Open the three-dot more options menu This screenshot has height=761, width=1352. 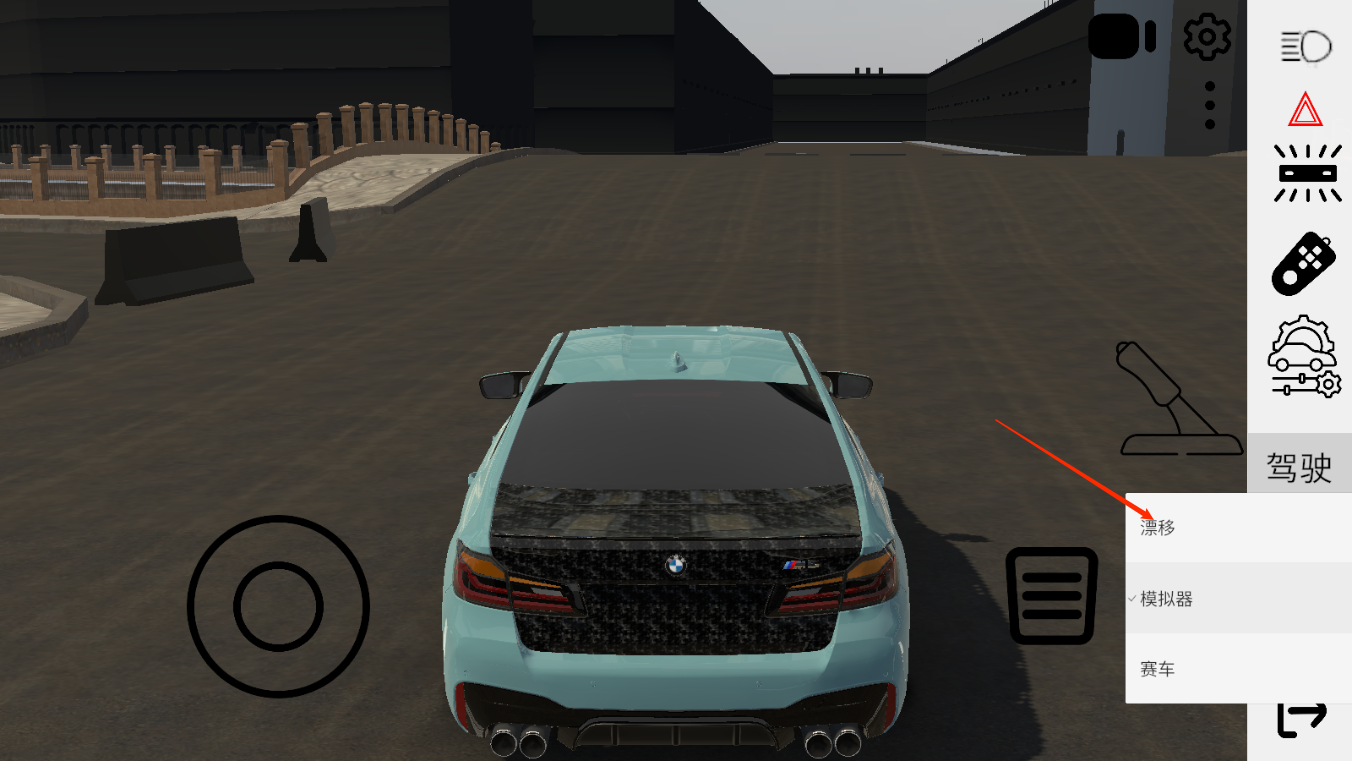coord(1210,105)
